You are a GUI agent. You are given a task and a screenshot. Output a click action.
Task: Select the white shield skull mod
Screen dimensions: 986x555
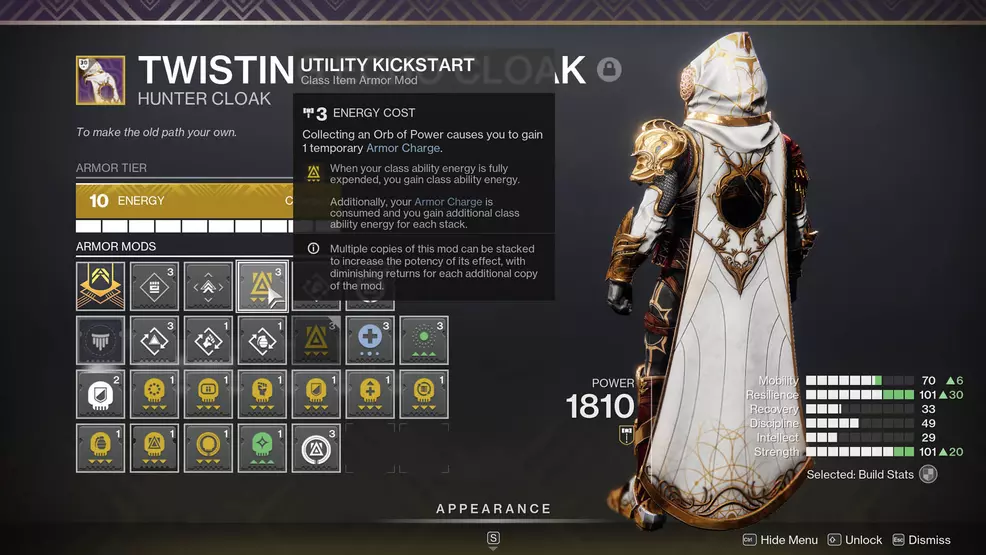101,394
